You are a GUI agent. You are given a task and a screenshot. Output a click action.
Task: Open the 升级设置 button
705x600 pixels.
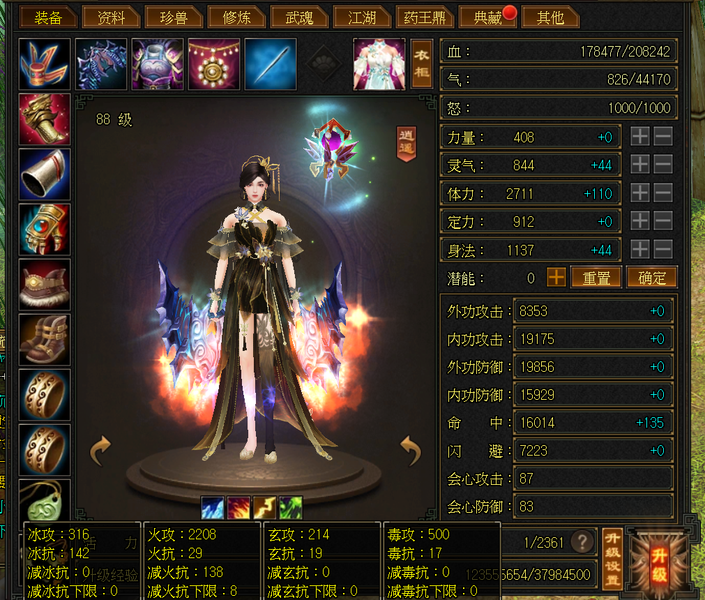[x=613, y=556]
